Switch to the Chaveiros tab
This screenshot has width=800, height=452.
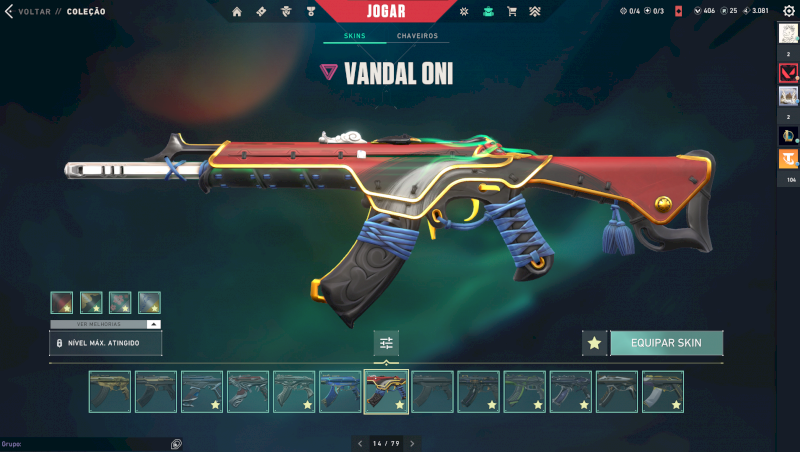click(417, 36)
